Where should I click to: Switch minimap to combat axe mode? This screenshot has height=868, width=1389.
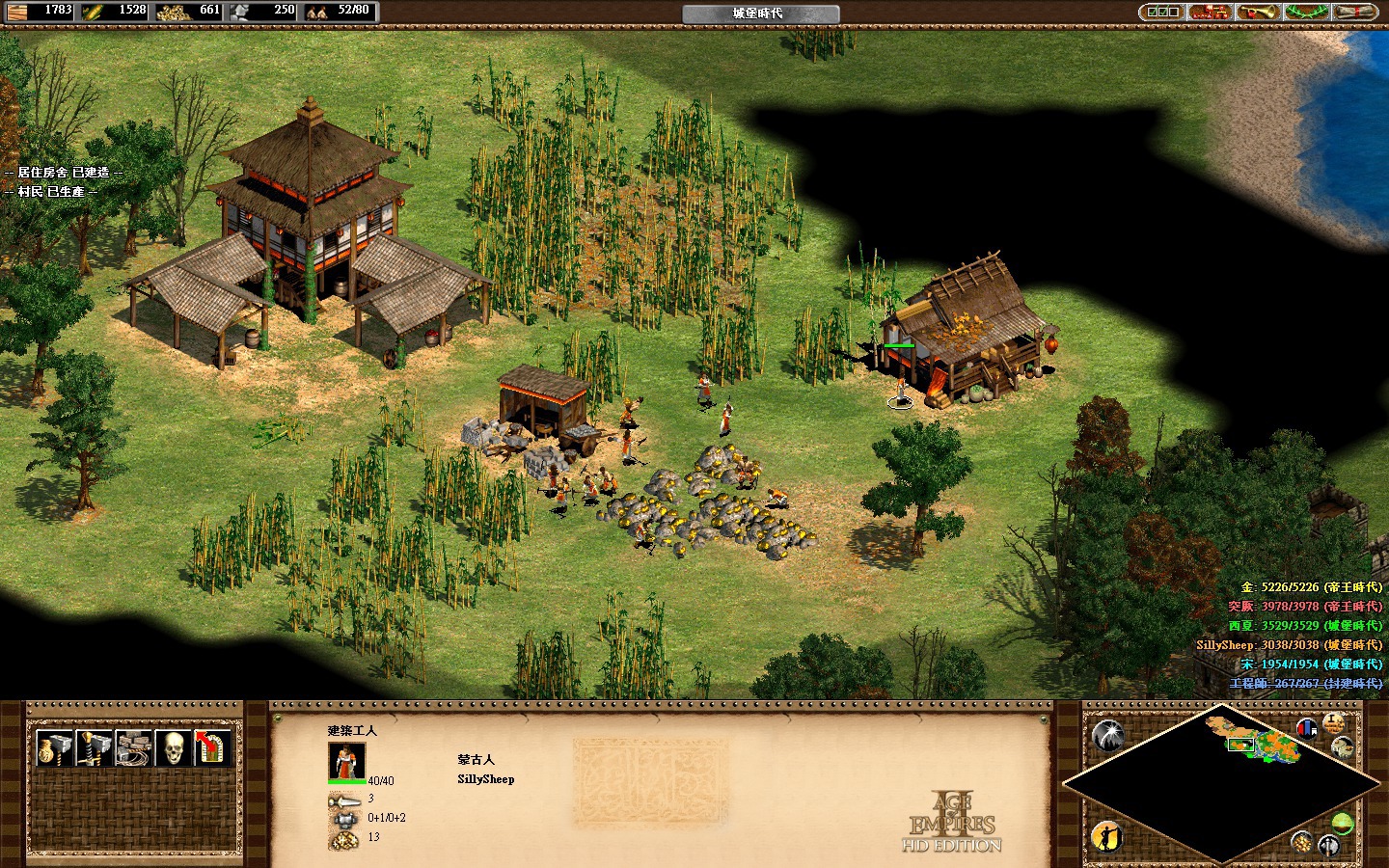click(x=1328, y=846)
